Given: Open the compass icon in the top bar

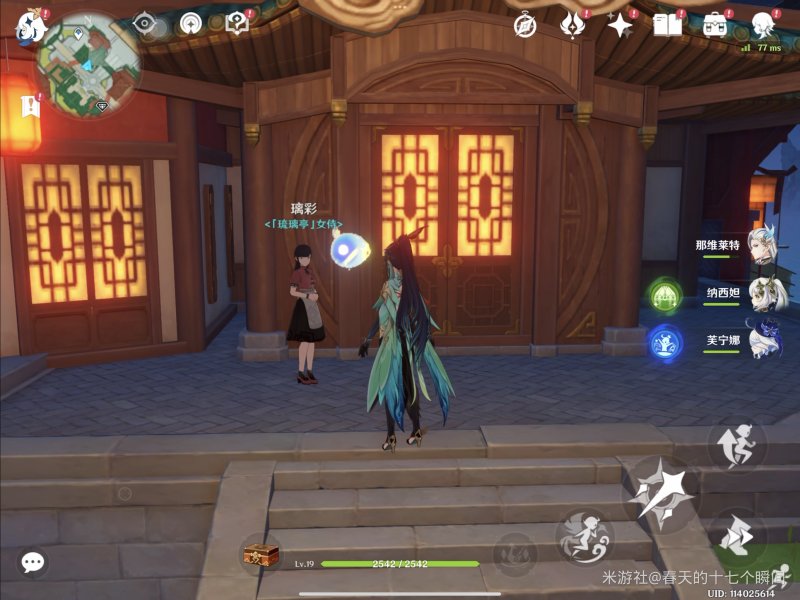Looking at the screenshot, I should pyautogui.click(x=525, y=24).
